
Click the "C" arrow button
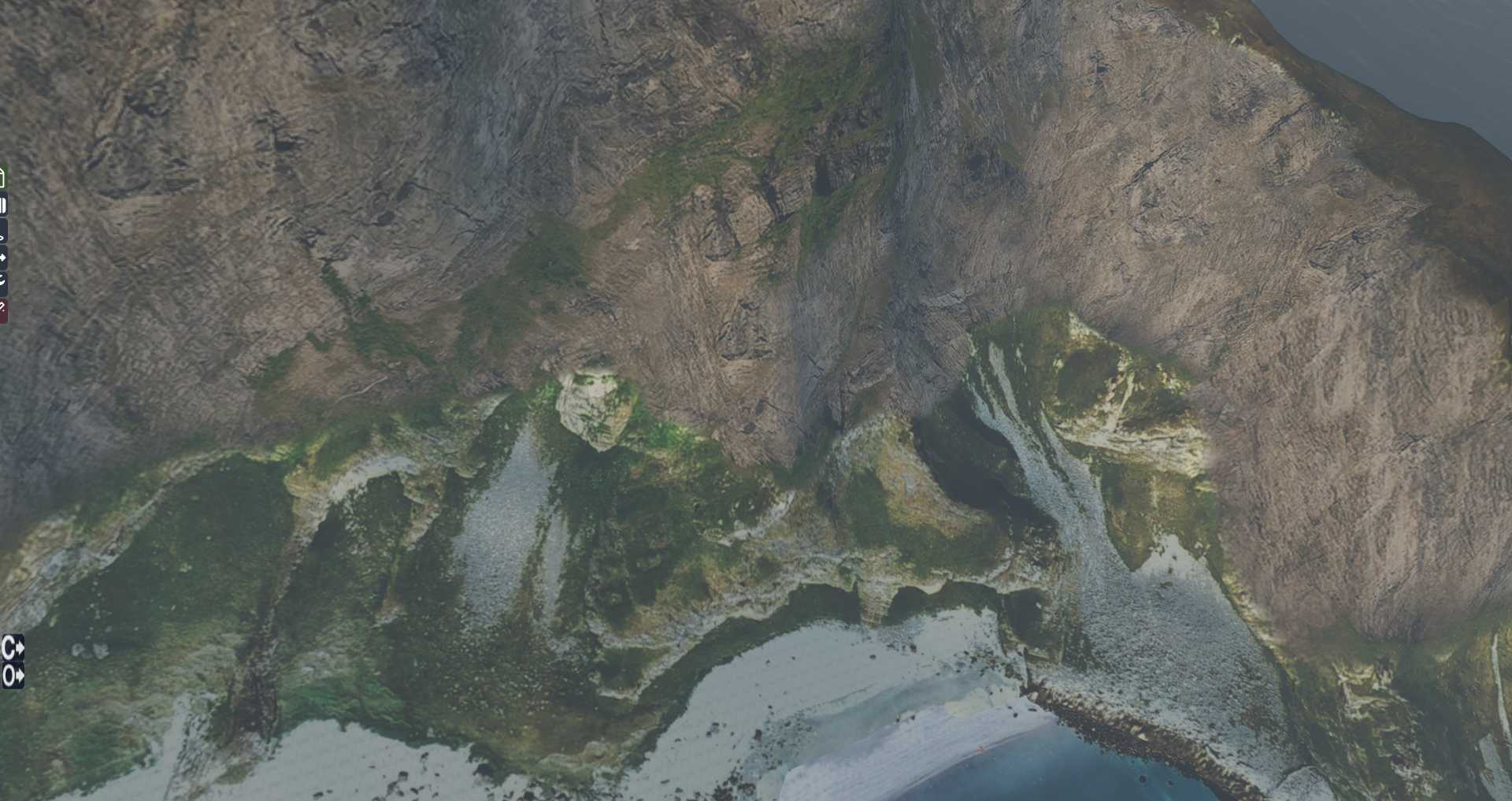(13, 648)
